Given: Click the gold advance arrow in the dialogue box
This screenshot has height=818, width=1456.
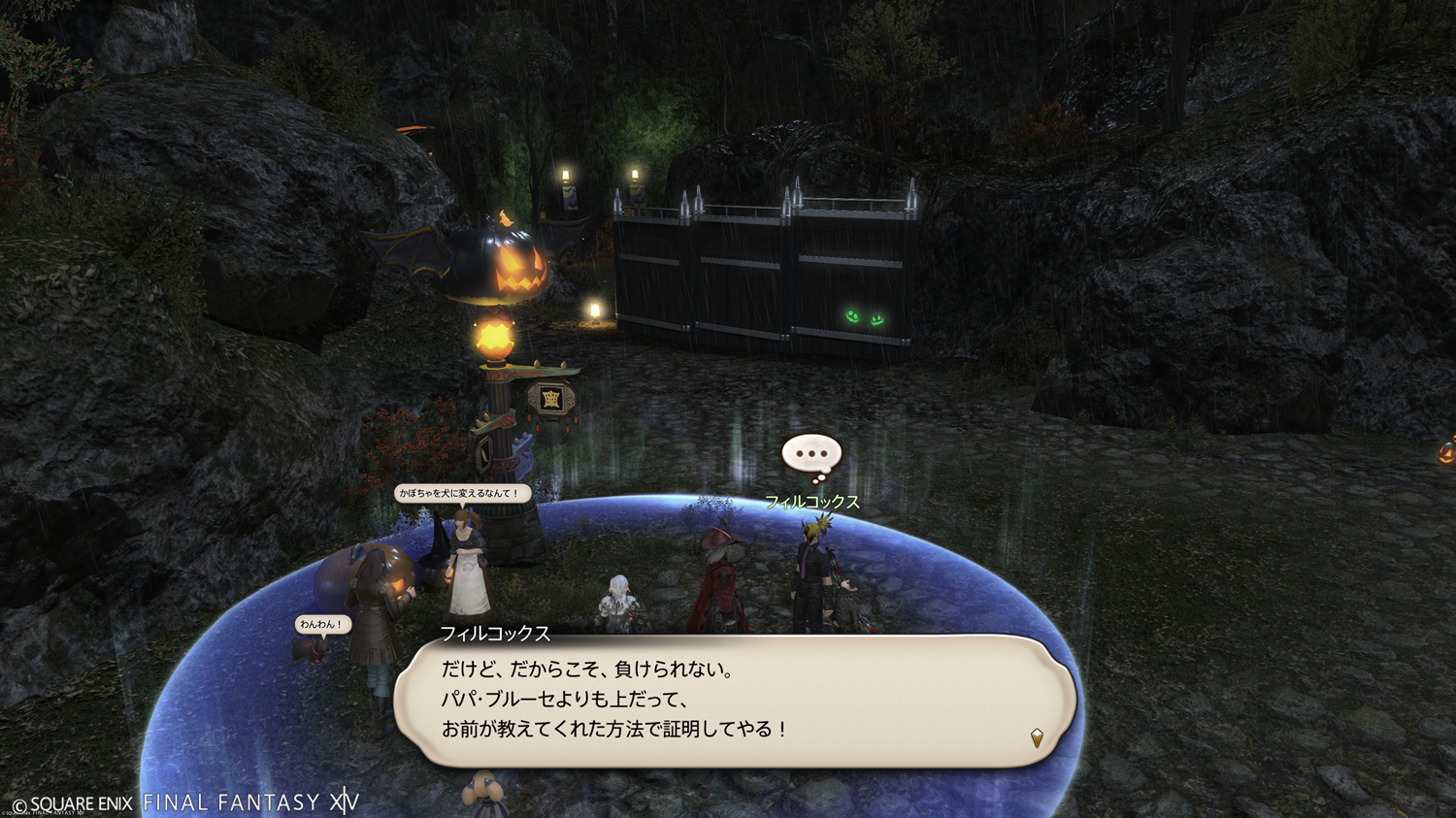Looking at the screenshot, I should pos(1037,738).
